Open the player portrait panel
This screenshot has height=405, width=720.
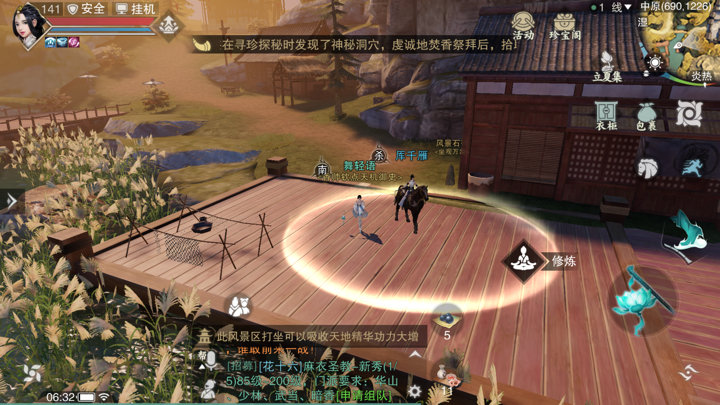click(x=29, y=22)
